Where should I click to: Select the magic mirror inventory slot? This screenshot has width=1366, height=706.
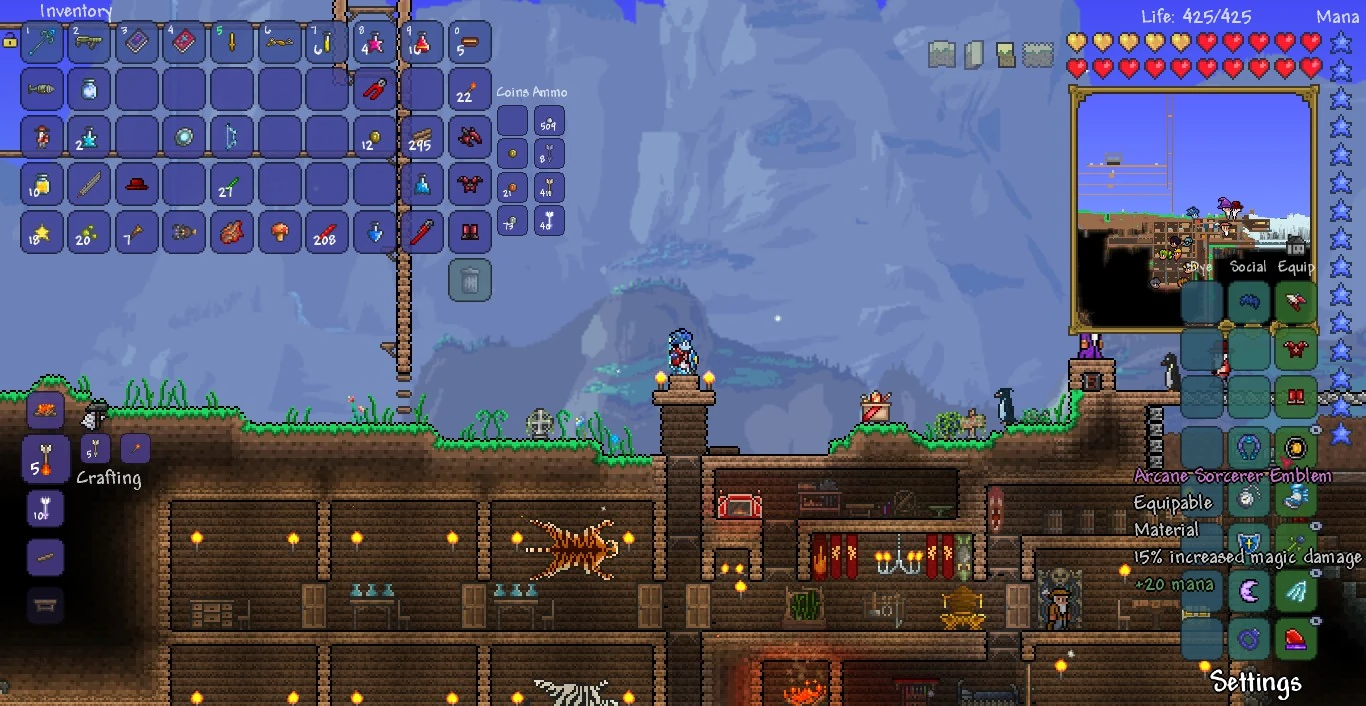pyautogui.click(x=185, y=138)
